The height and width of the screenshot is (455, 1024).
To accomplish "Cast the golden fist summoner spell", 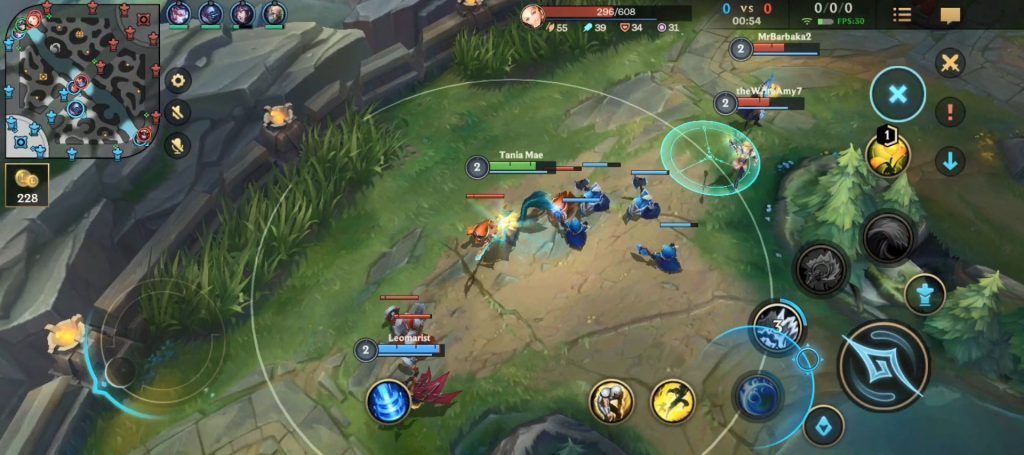I will [x=611, y=401].
